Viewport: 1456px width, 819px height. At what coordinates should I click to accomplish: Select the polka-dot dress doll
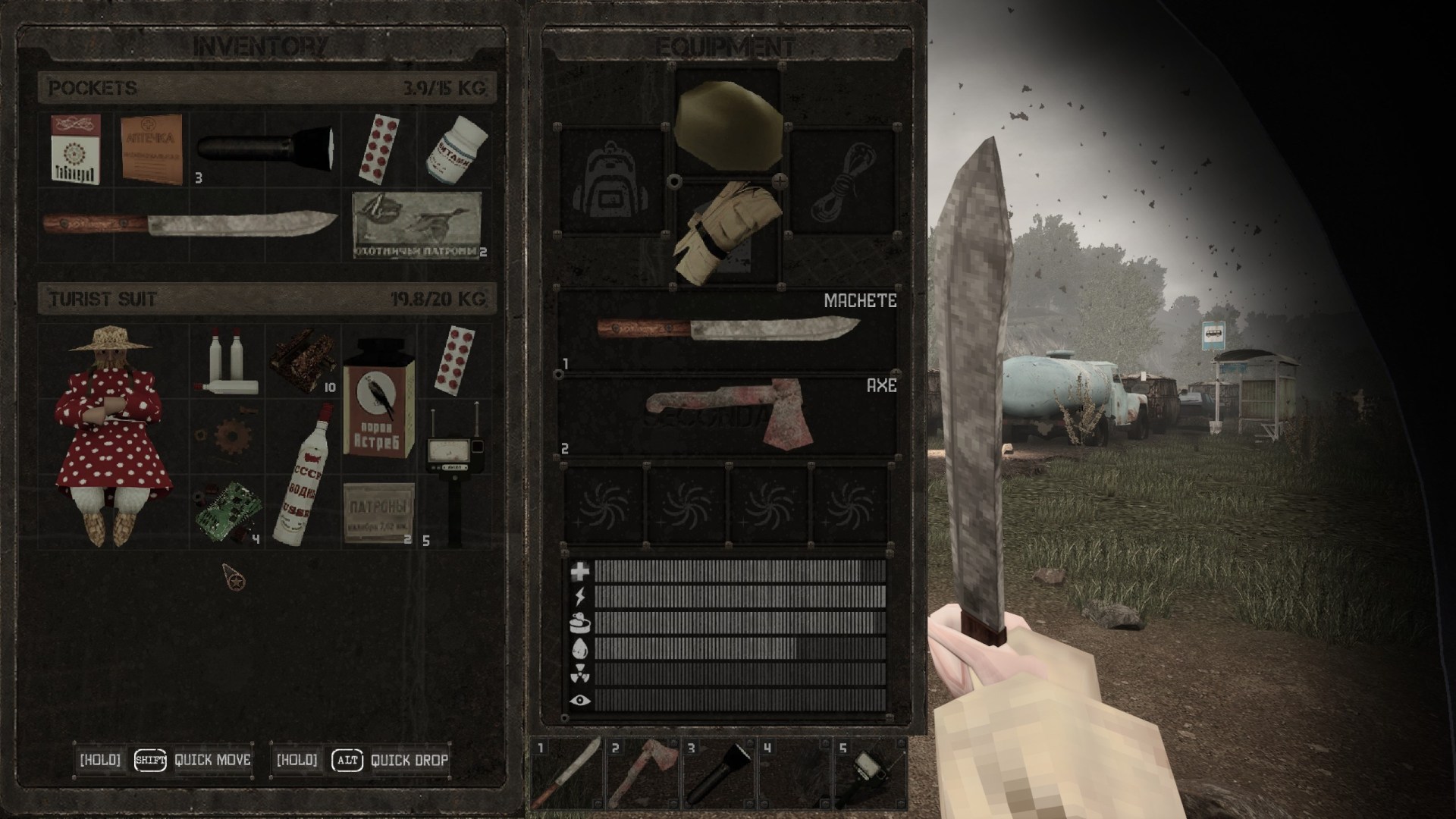(x=112, y=436)
